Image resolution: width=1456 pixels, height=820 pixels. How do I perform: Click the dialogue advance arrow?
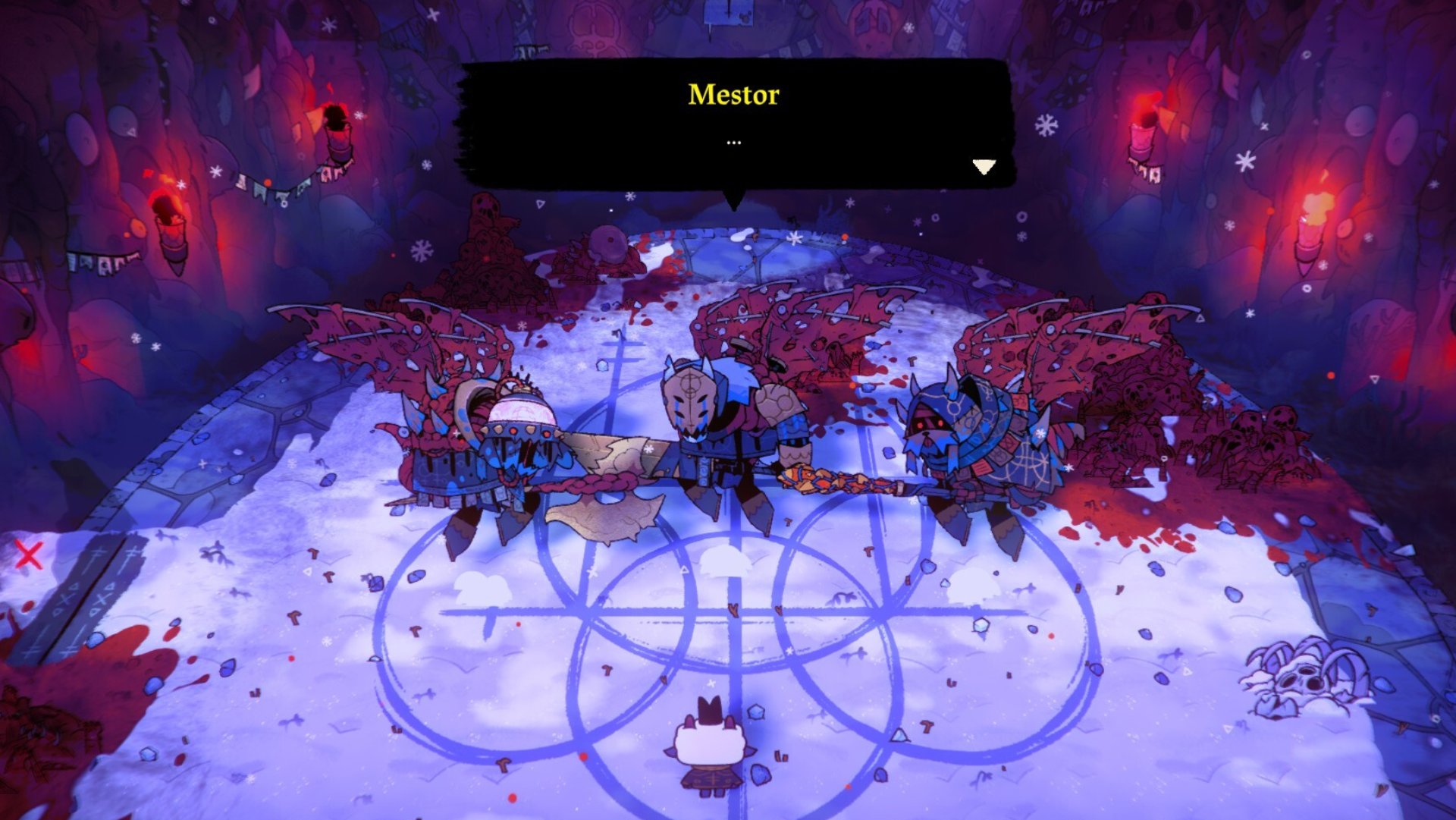click(985, 165)
